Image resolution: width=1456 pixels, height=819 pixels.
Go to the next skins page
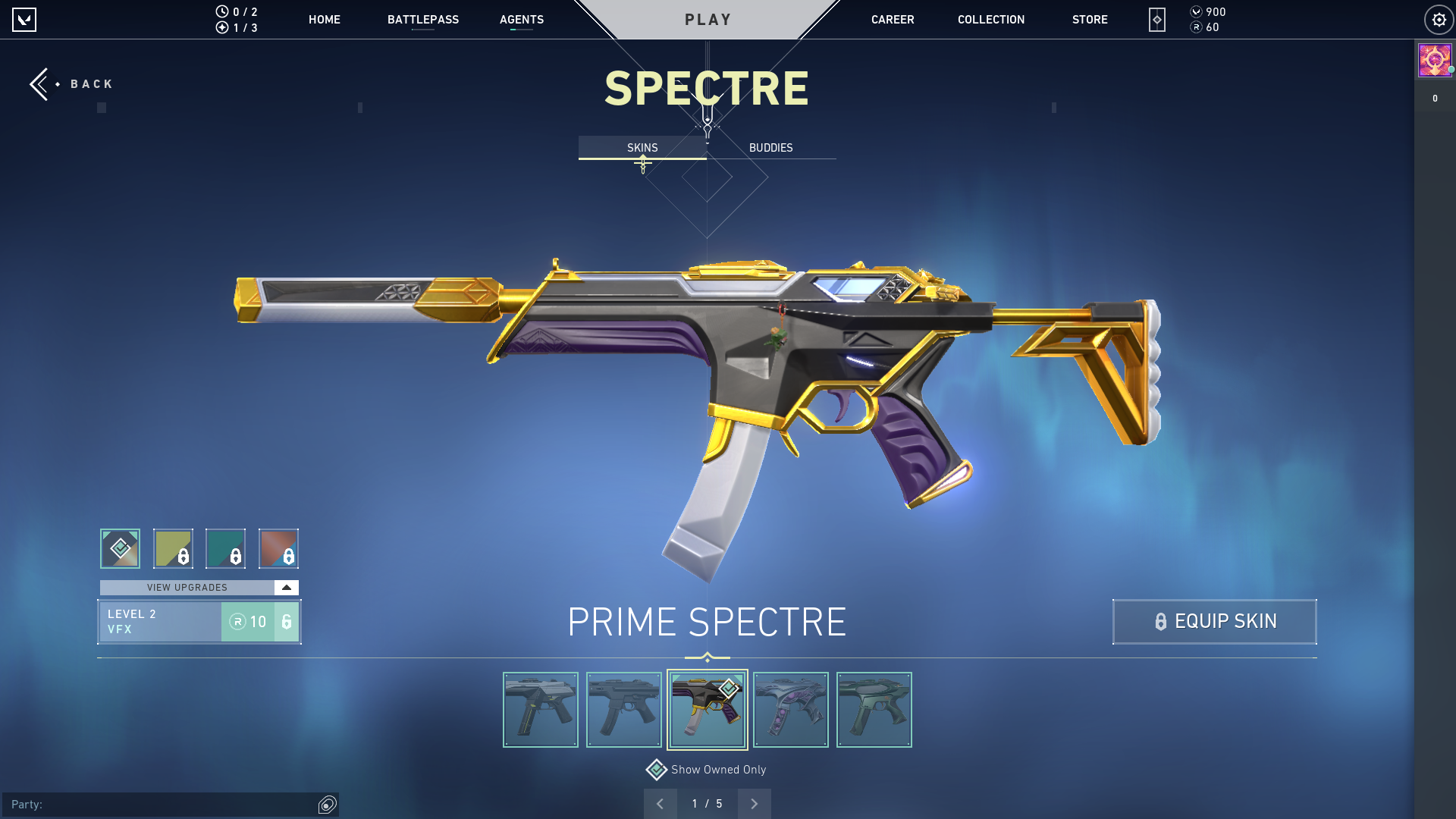click(x=754, y=804)
